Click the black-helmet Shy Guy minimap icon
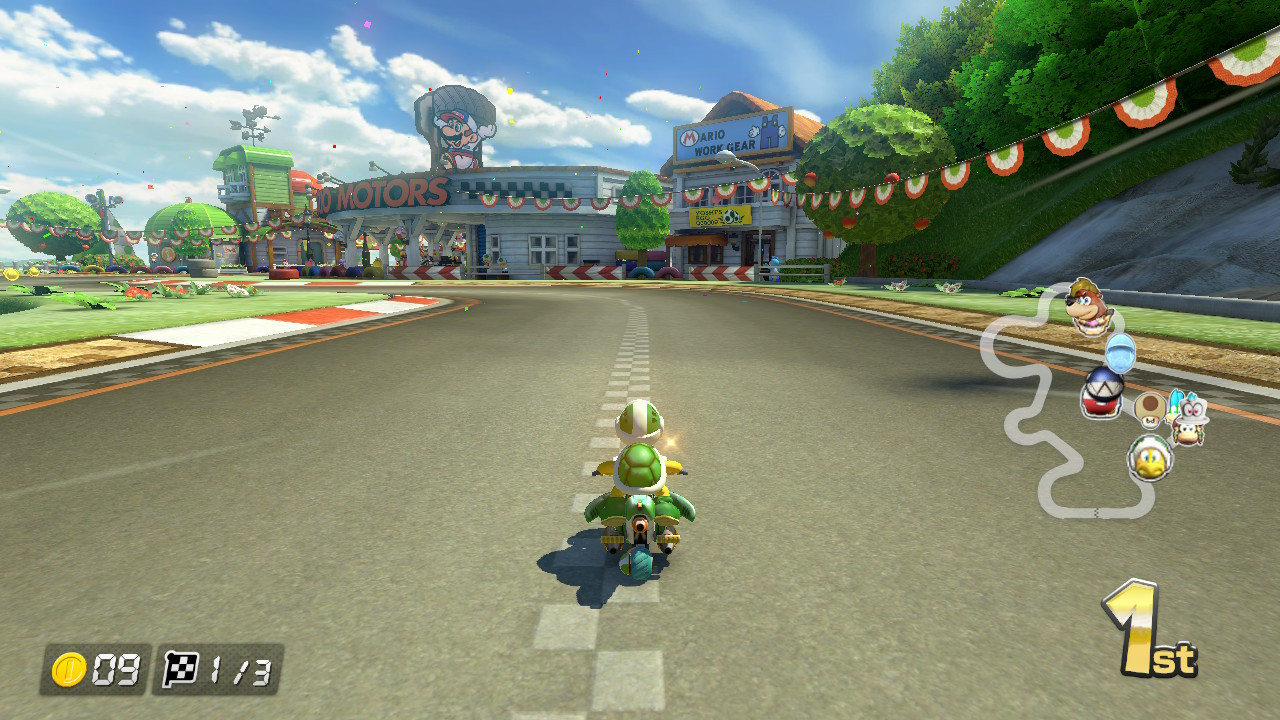Screen dimensions: 1280x720 click(x=1101, y=389)
